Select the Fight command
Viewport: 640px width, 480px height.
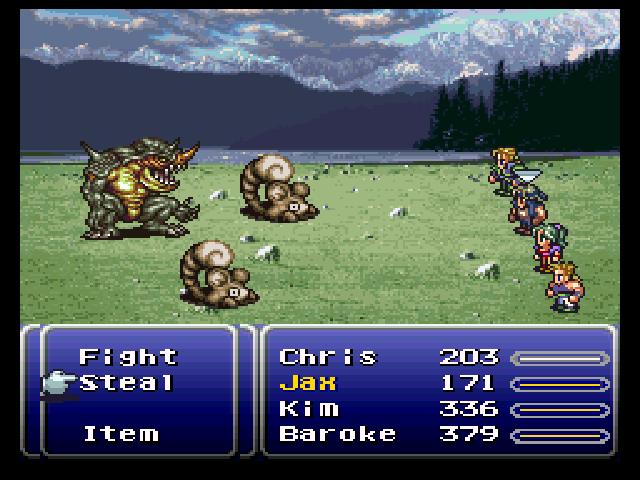[128, 357]
